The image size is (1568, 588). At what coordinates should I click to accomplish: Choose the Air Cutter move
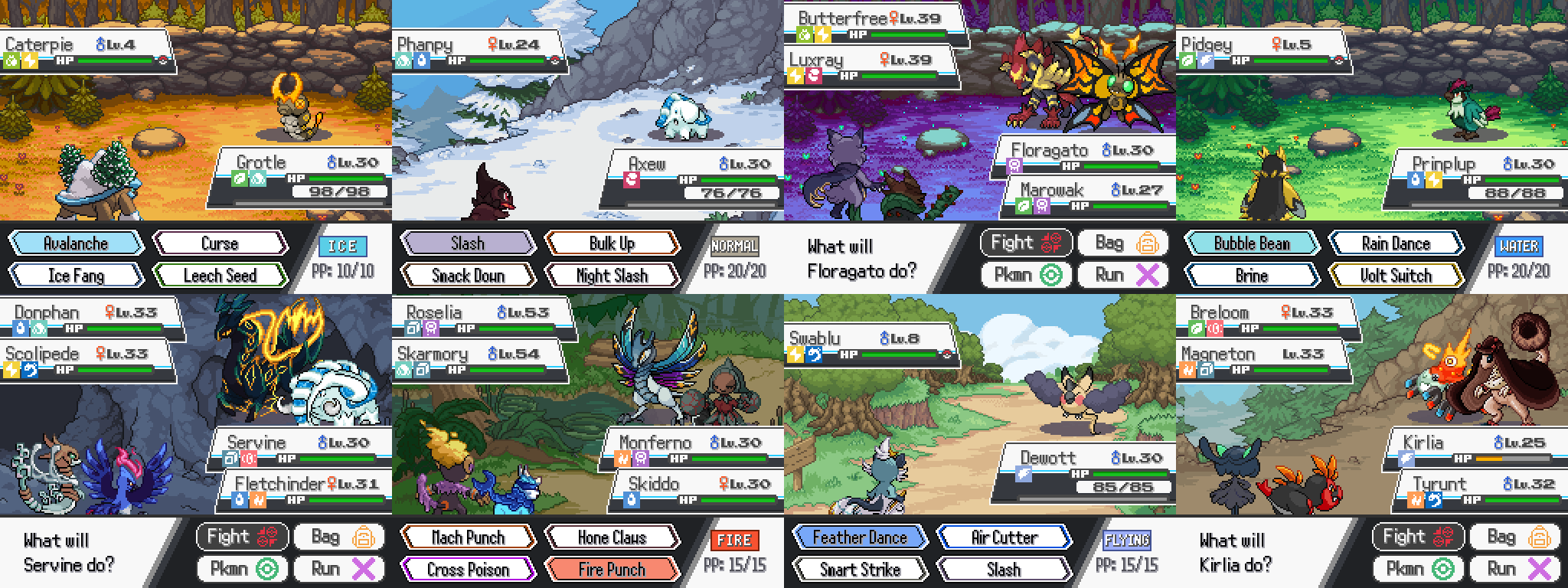coord(1004,537)
